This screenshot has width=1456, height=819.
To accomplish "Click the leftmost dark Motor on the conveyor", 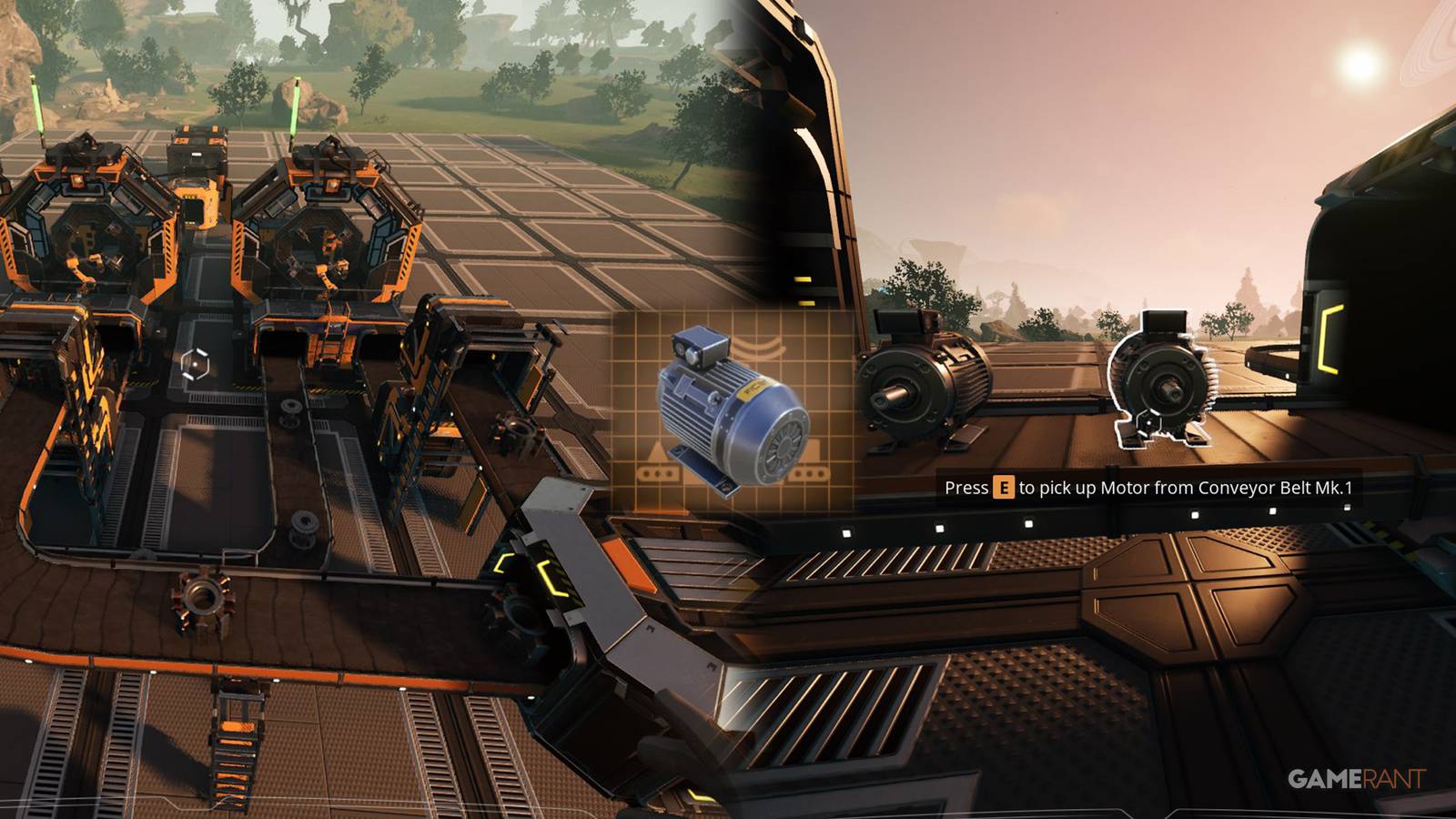I will [919, 382].
